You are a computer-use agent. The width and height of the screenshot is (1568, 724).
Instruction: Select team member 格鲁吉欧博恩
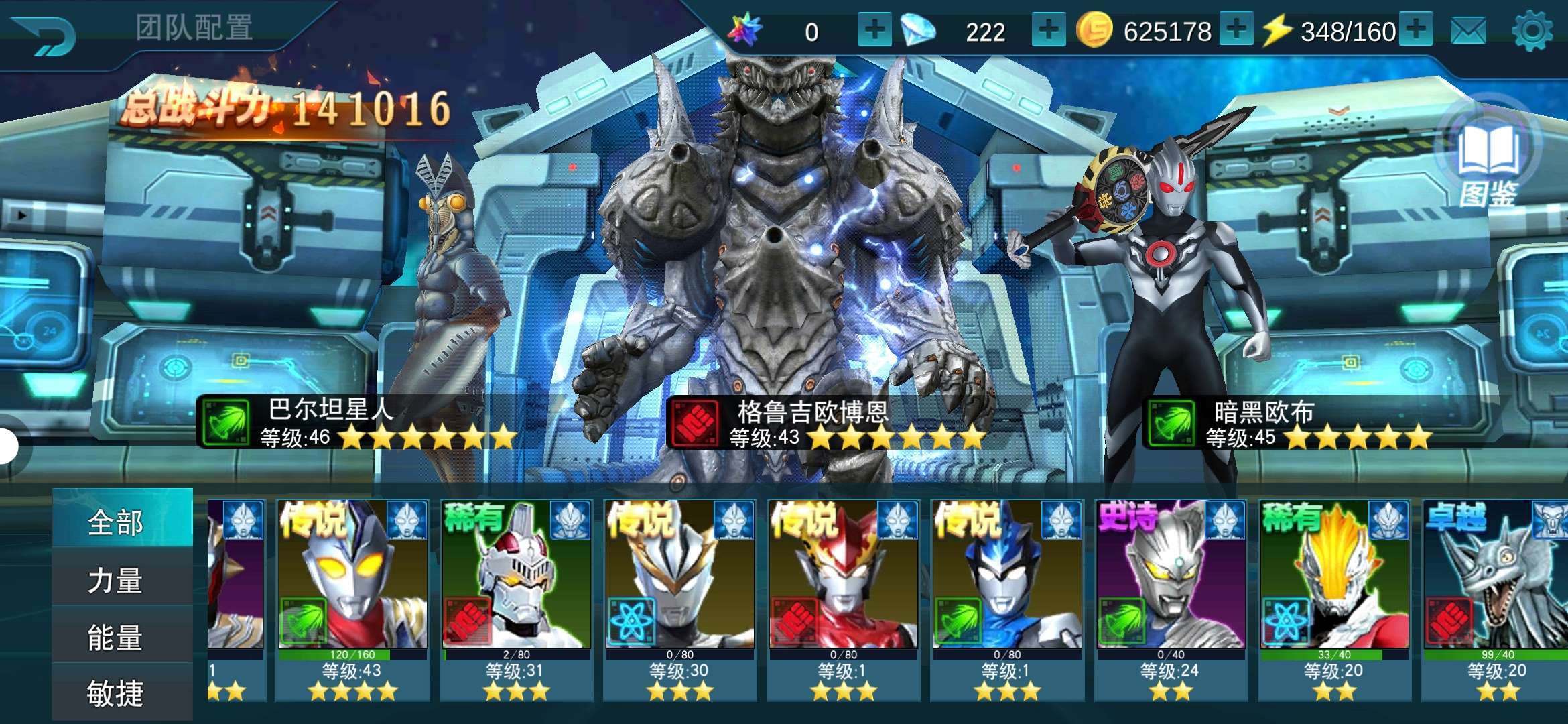click(x=777, y=268)
